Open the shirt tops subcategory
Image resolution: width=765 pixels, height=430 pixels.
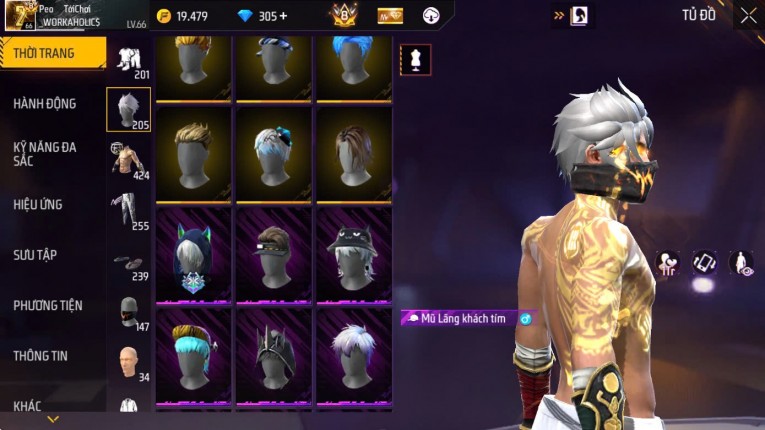[128, 158]
